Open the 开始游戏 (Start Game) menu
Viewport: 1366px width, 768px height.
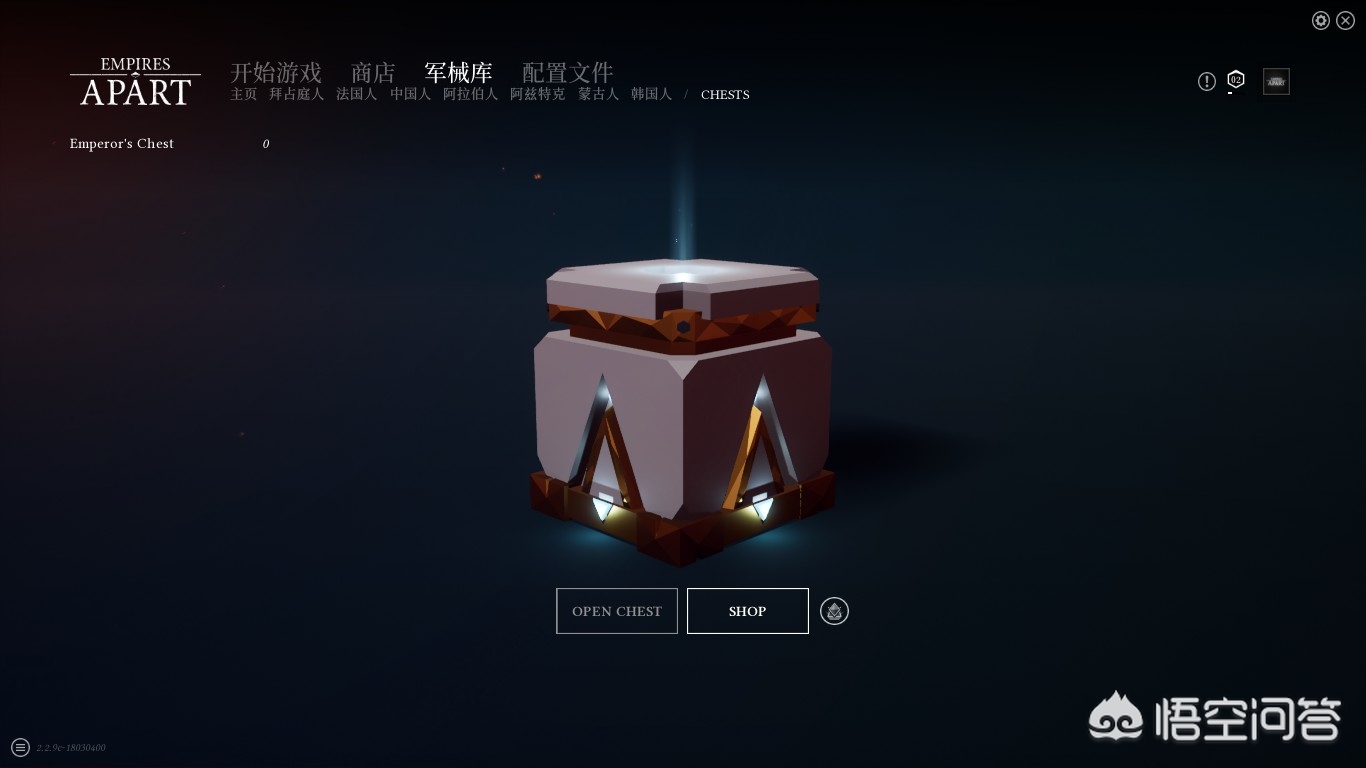pos(276,72)
